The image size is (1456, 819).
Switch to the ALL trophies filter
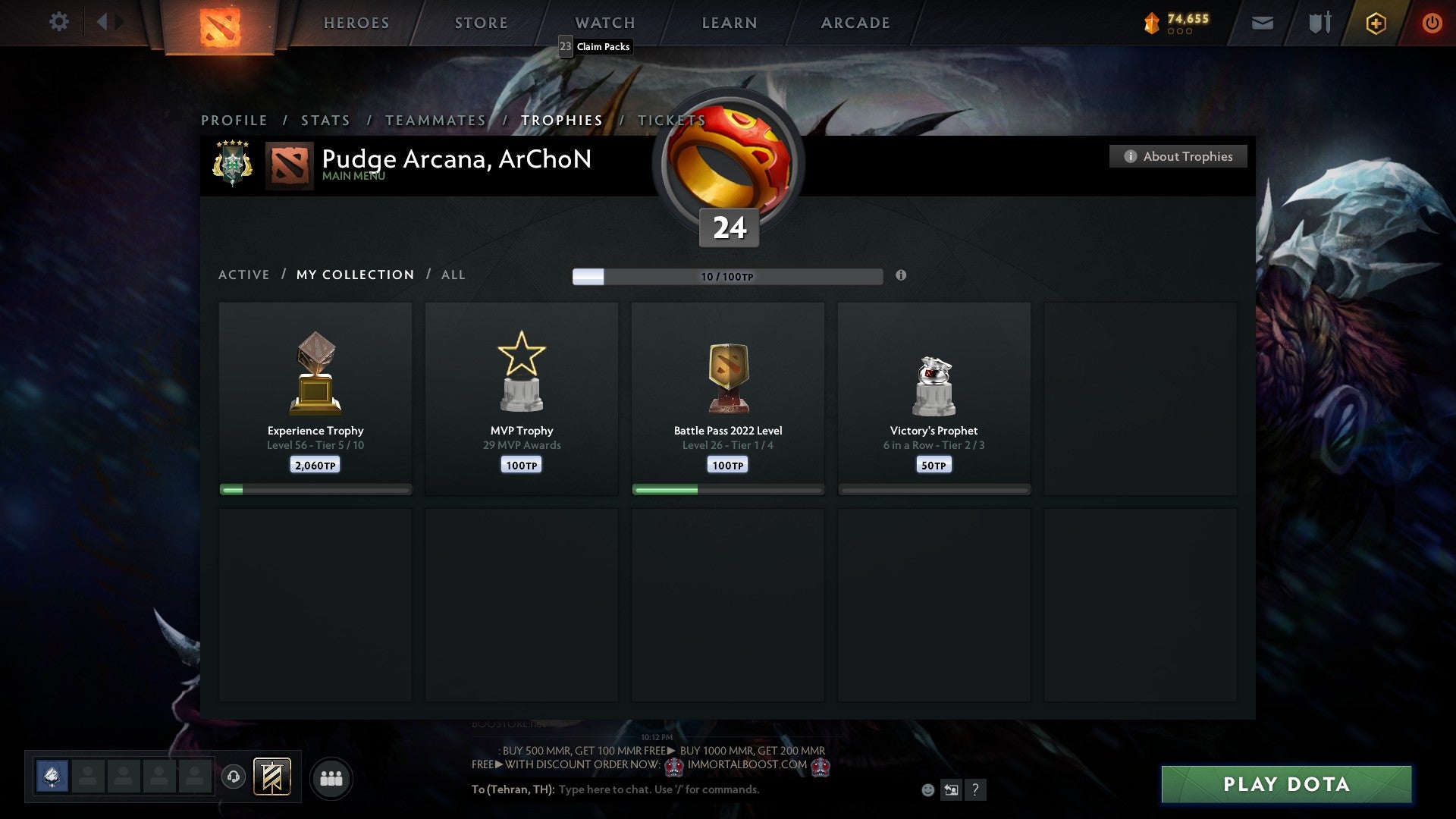coord(453,275)
